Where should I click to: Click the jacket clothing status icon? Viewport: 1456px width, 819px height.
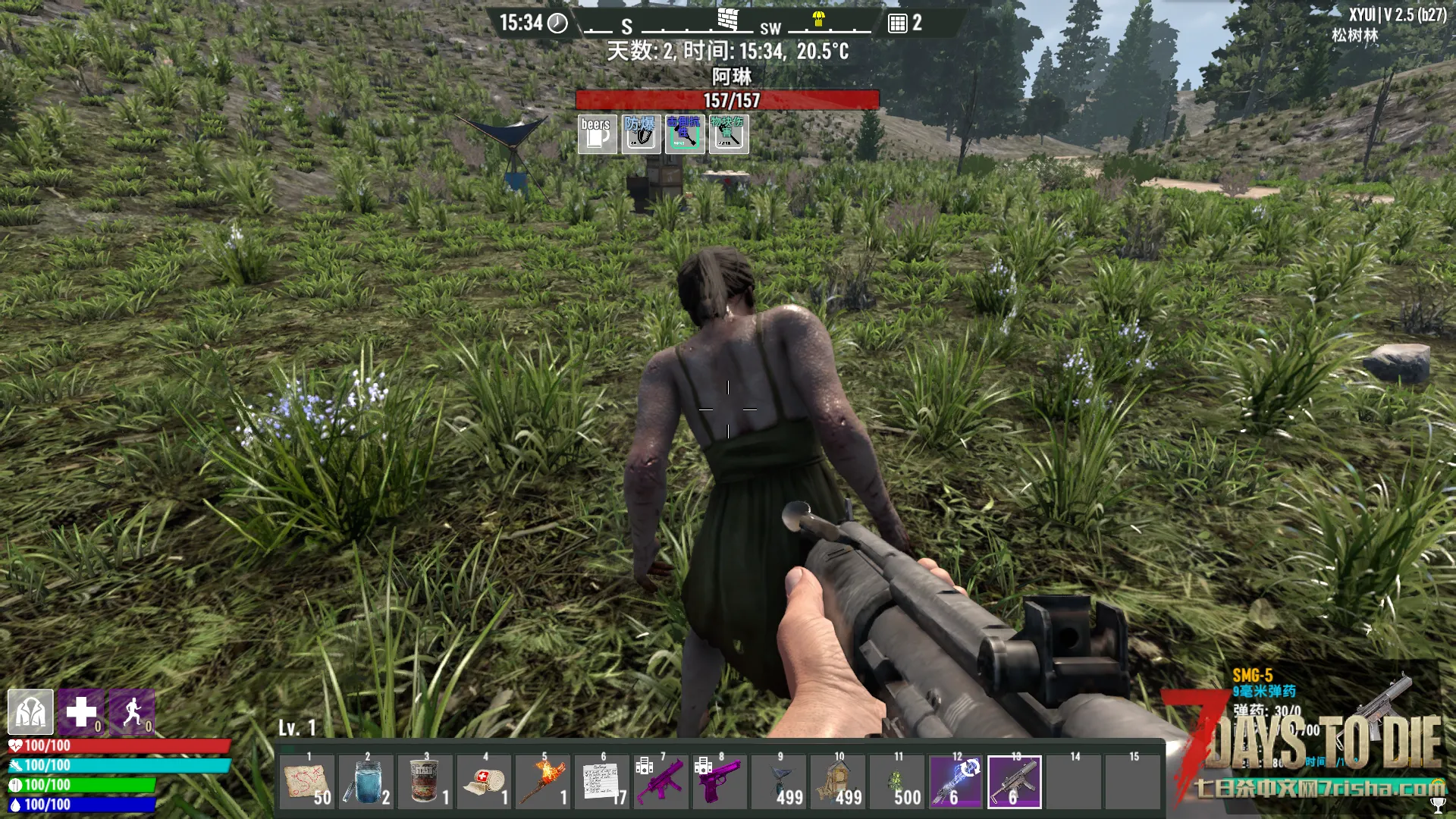pos(30,712)
